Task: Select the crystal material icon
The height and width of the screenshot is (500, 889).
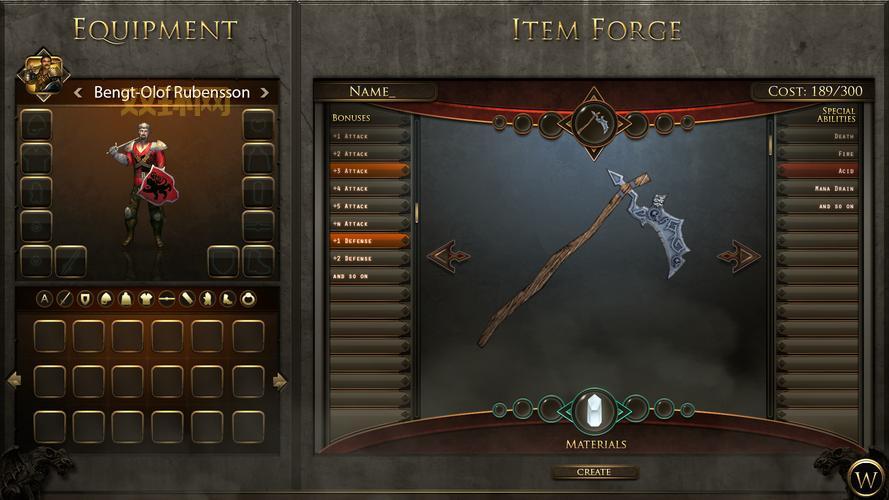Action: [595, 410]
